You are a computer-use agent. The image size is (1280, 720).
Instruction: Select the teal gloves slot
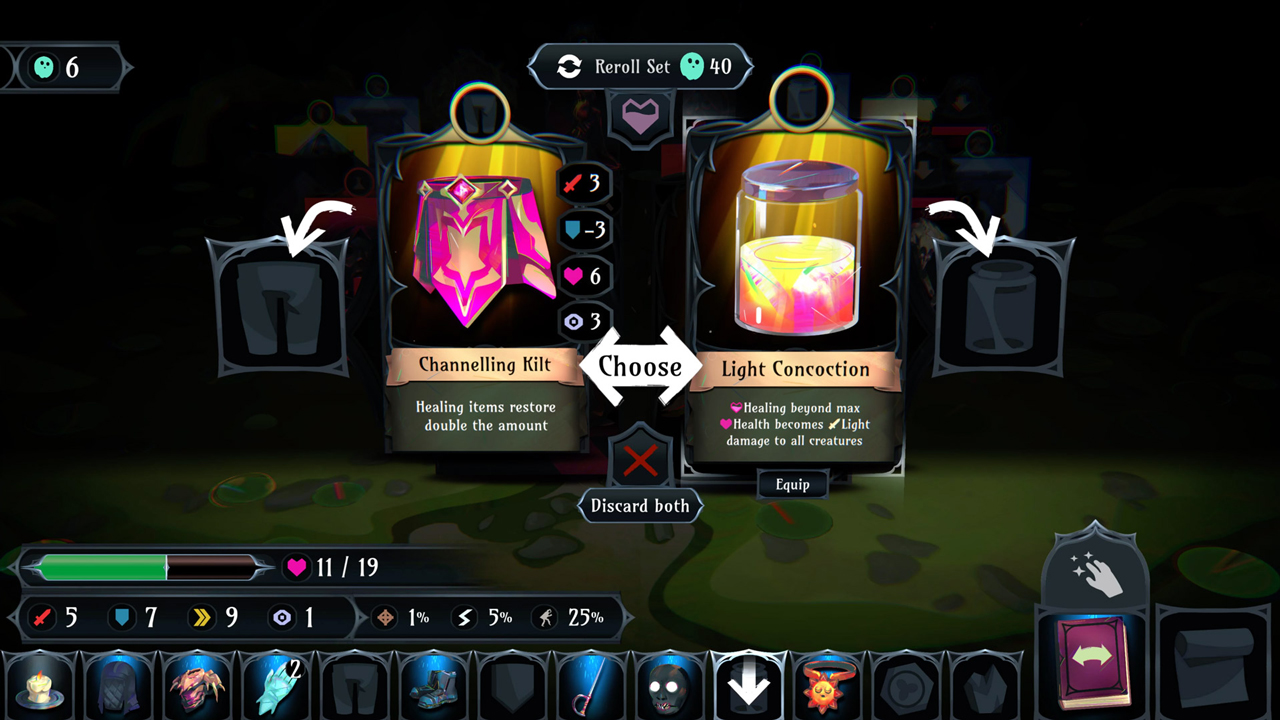[x=277, y=687]
